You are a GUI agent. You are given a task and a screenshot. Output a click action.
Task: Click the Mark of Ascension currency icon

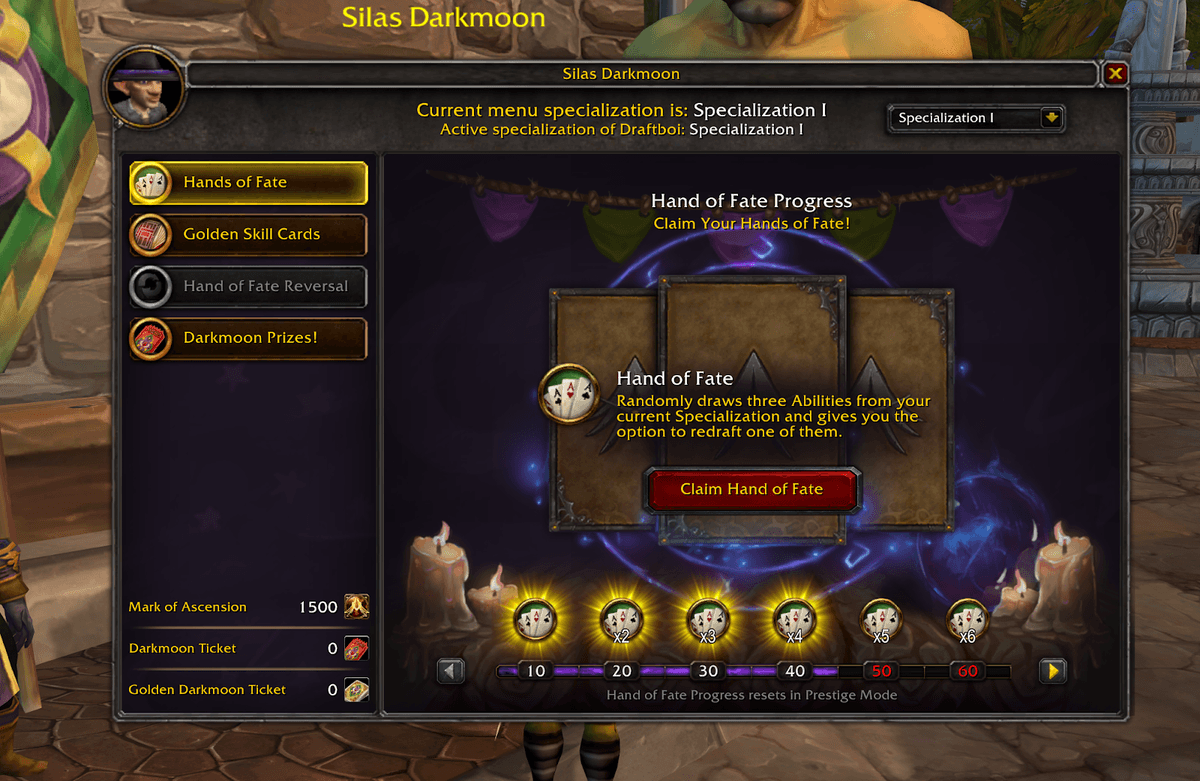(x=357, y=607)
